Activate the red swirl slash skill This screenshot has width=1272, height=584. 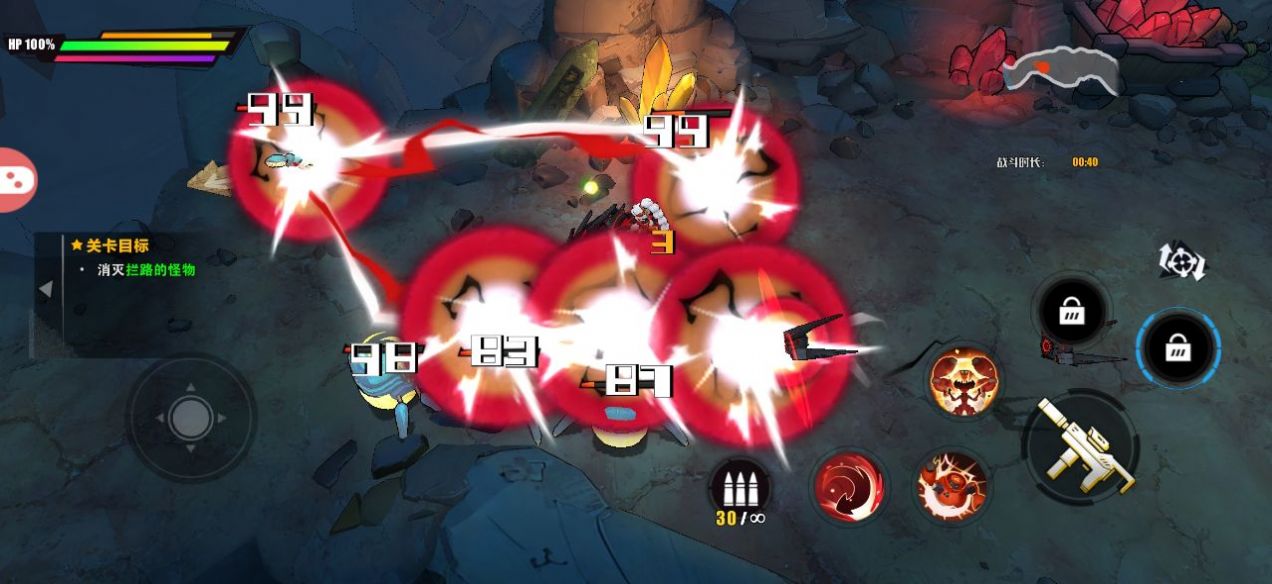coord(849,487)
